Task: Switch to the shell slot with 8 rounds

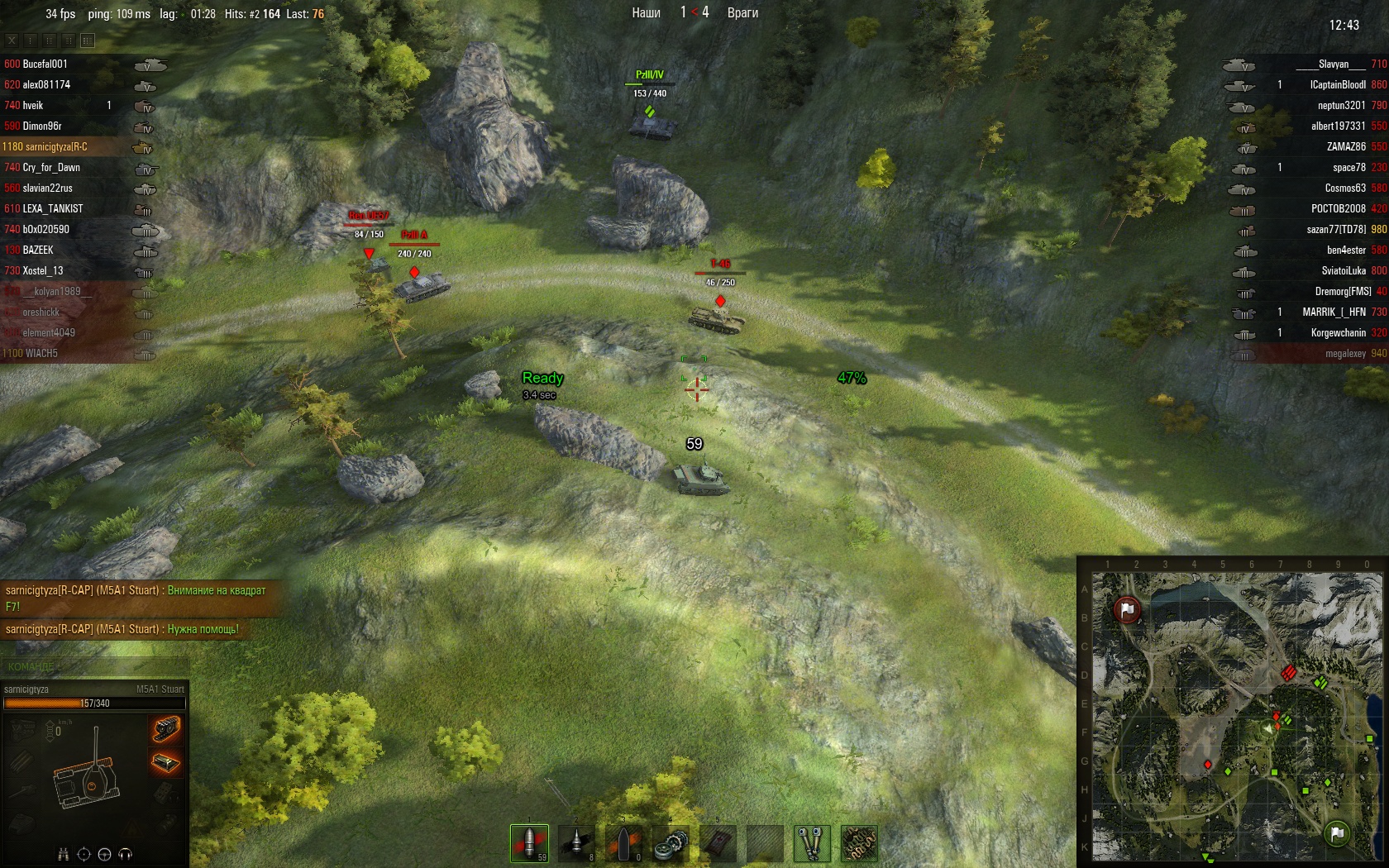Action: [x=576, y=842]
